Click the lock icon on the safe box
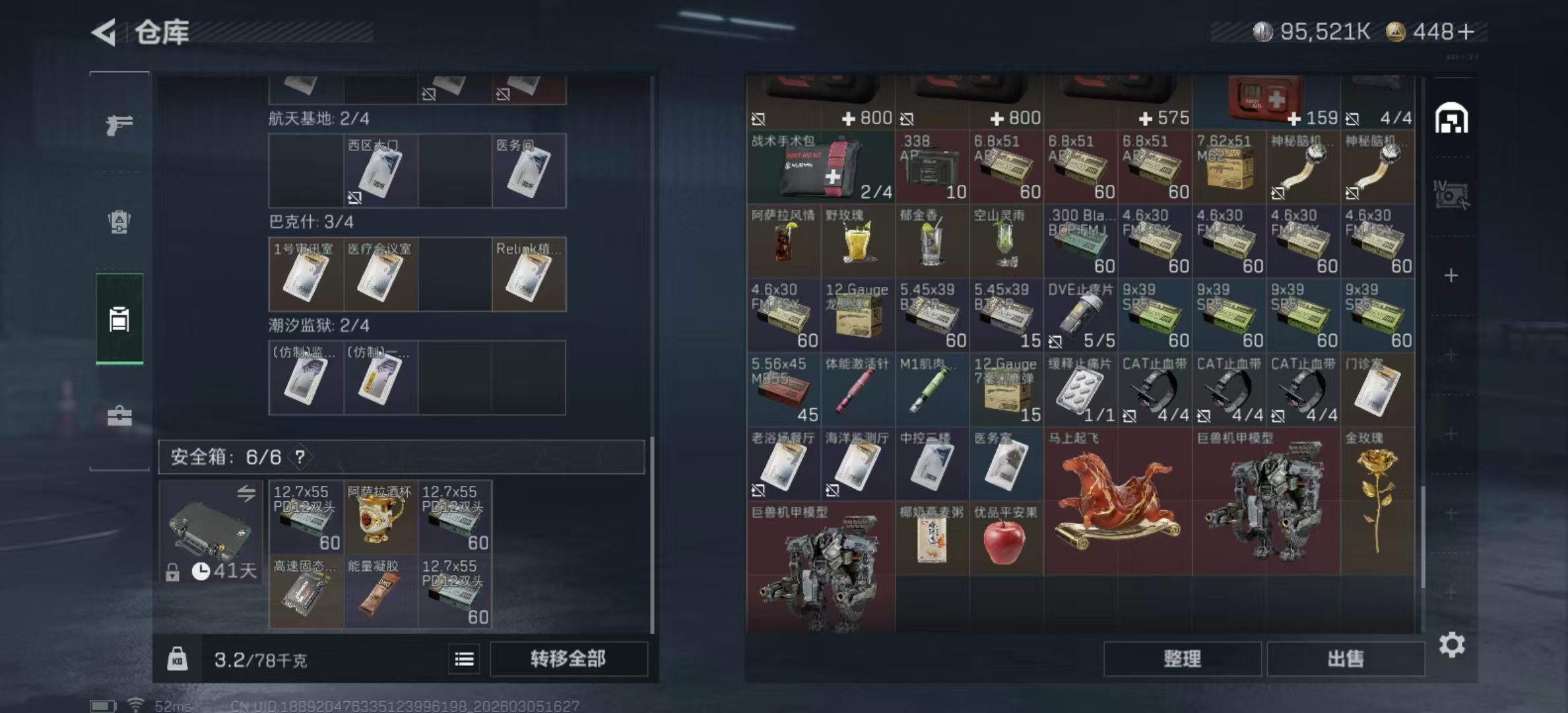 (174, 572)
